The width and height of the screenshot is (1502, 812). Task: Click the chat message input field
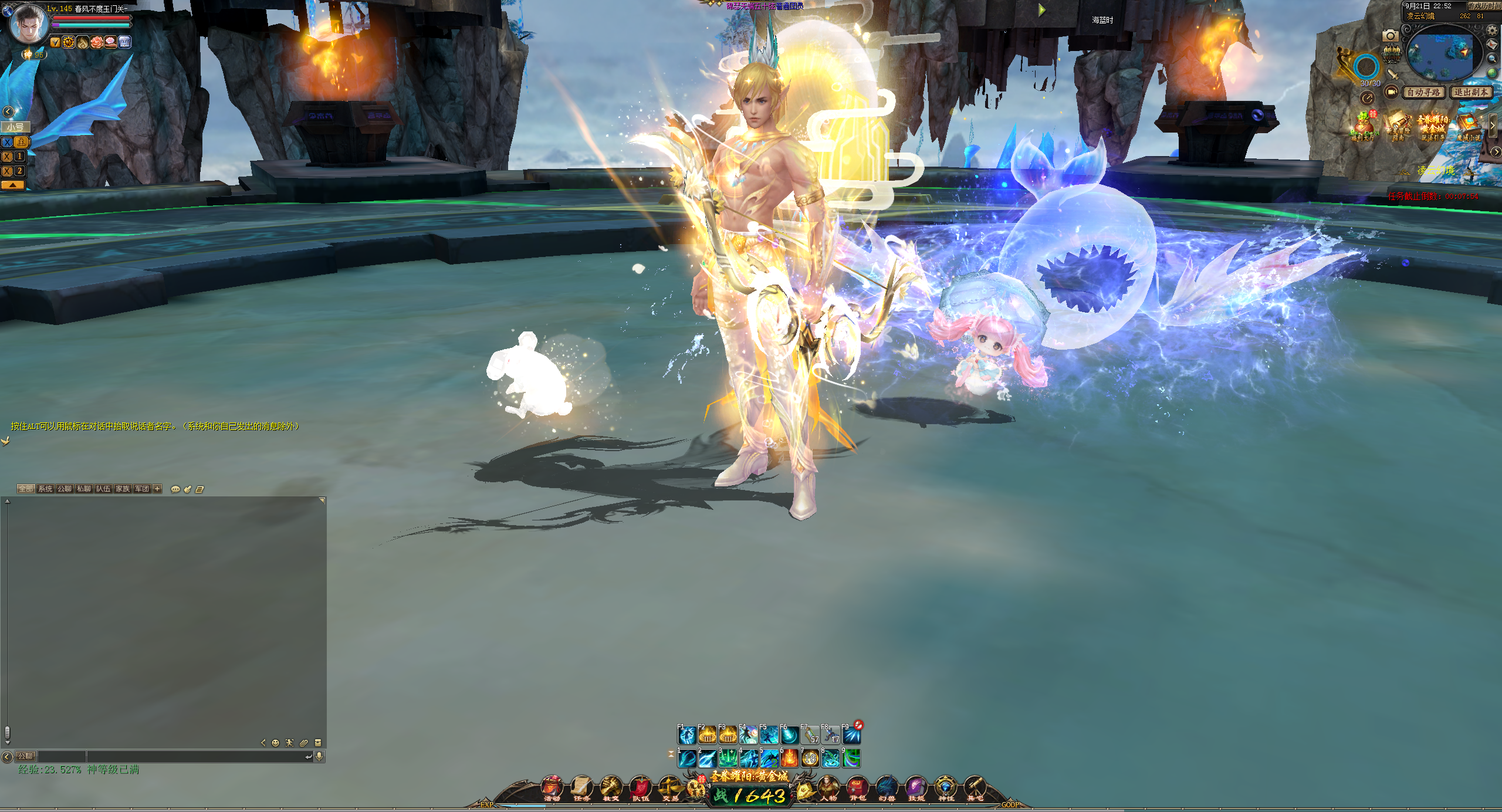(x=194, y=757)
